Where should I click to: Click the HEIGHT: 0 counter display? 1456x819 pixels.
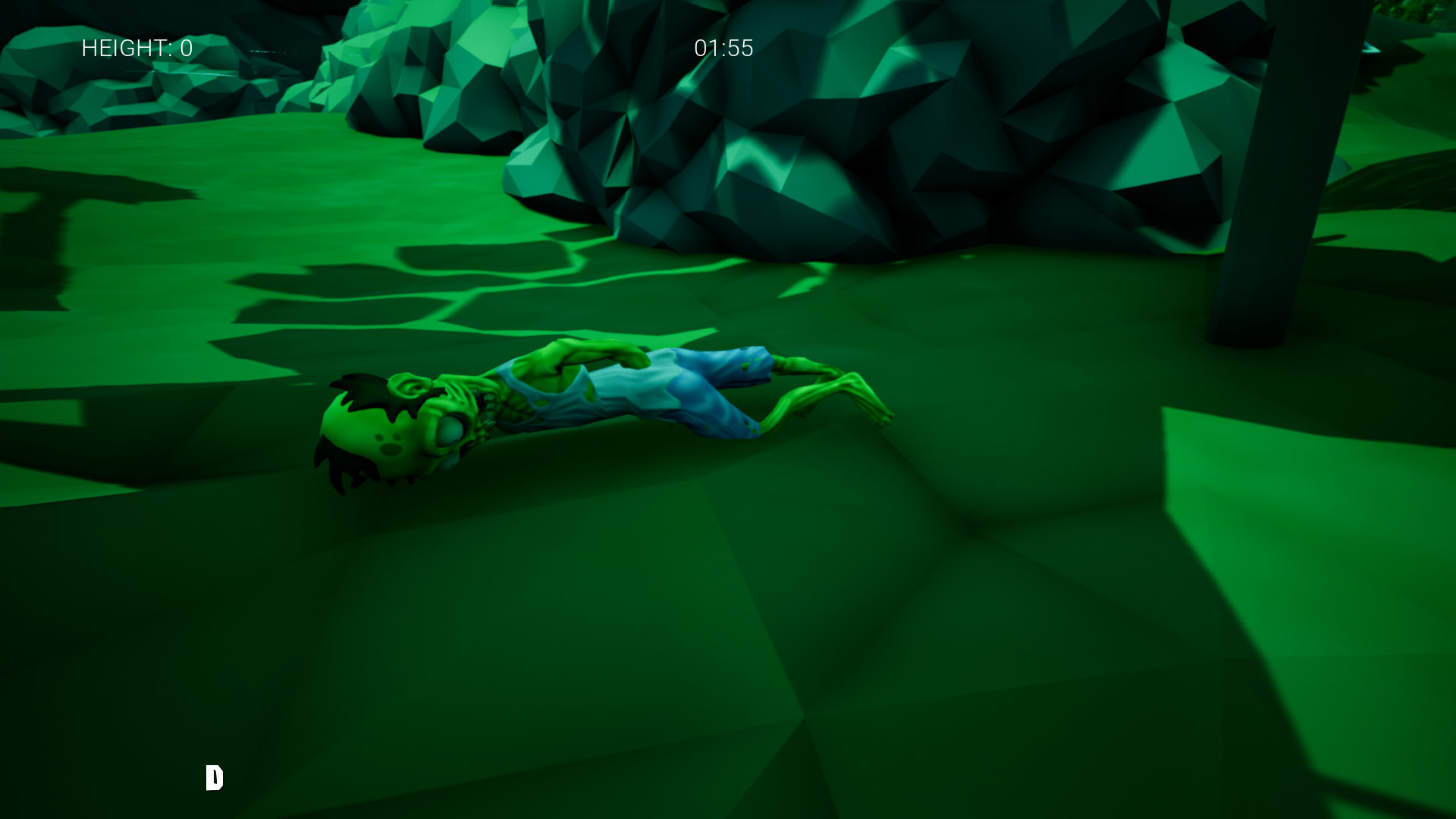pyautogui.click(x=135, y=49)
